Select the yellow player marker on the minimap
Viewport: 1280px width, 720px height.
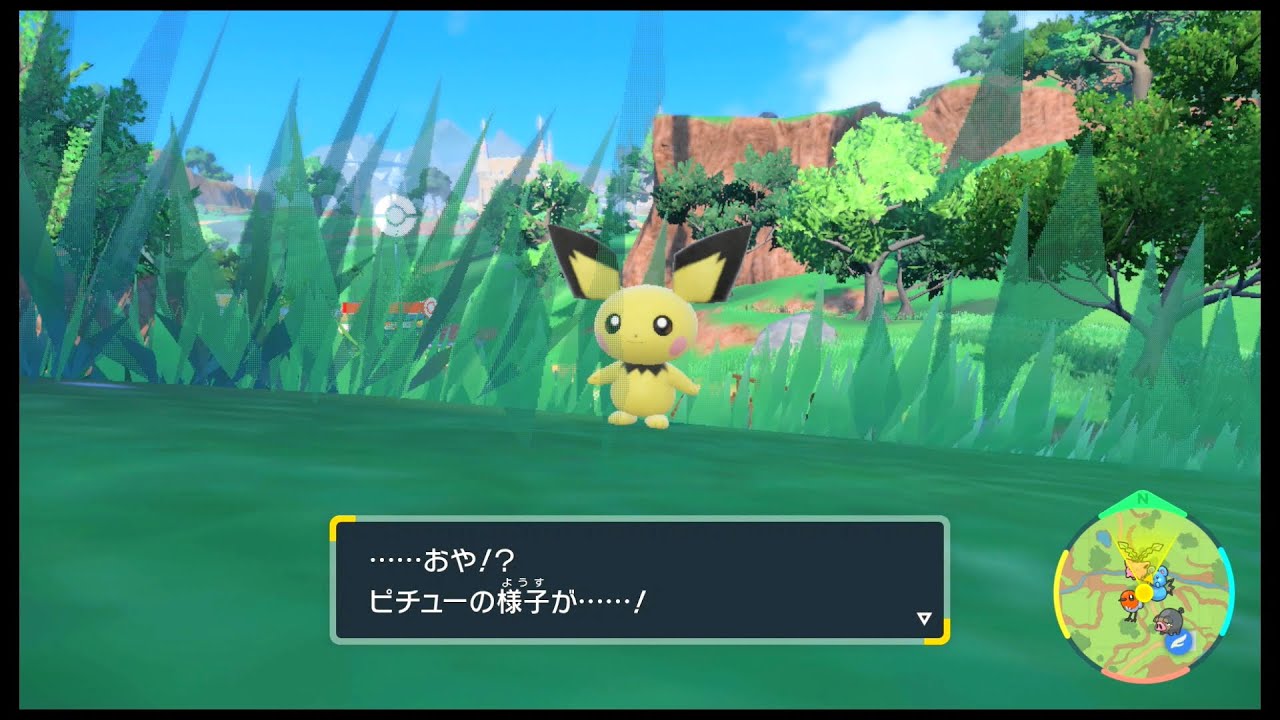1144,592
